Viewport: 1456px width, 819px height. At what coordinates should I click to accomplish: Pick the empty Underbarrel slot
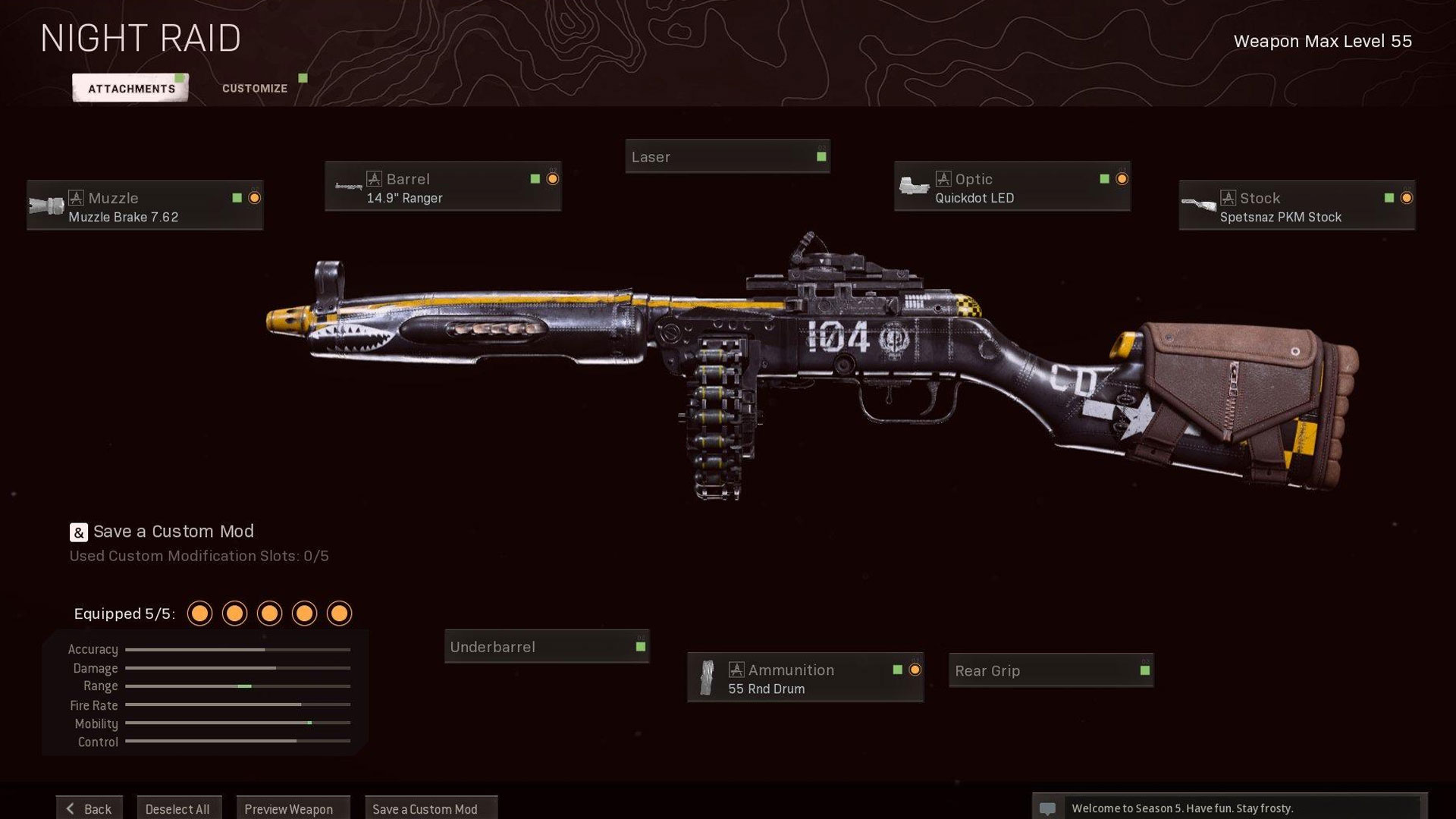pyautogui.click(x=546, y=647)
